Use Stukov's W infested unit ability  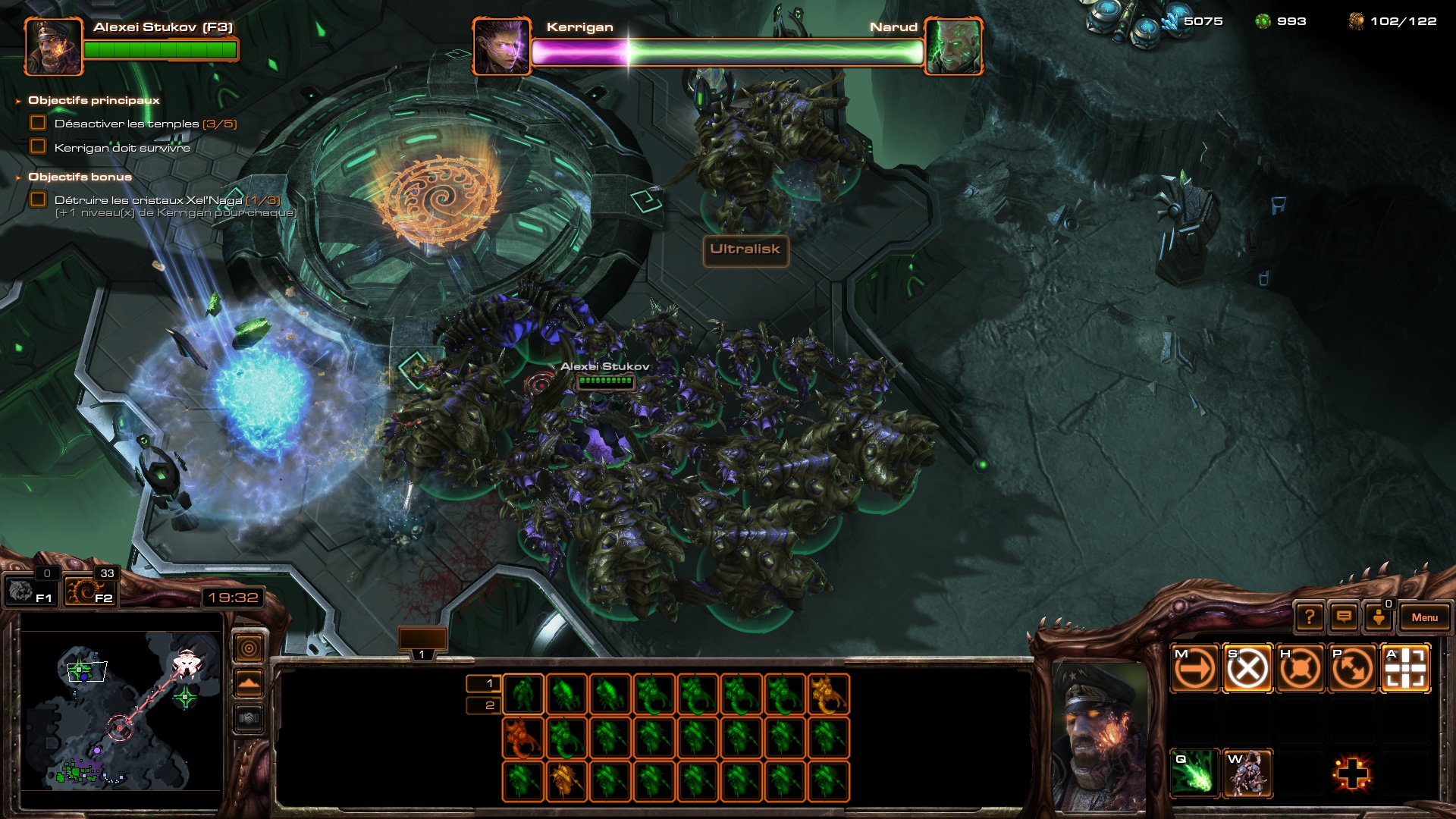point(1247,773)
